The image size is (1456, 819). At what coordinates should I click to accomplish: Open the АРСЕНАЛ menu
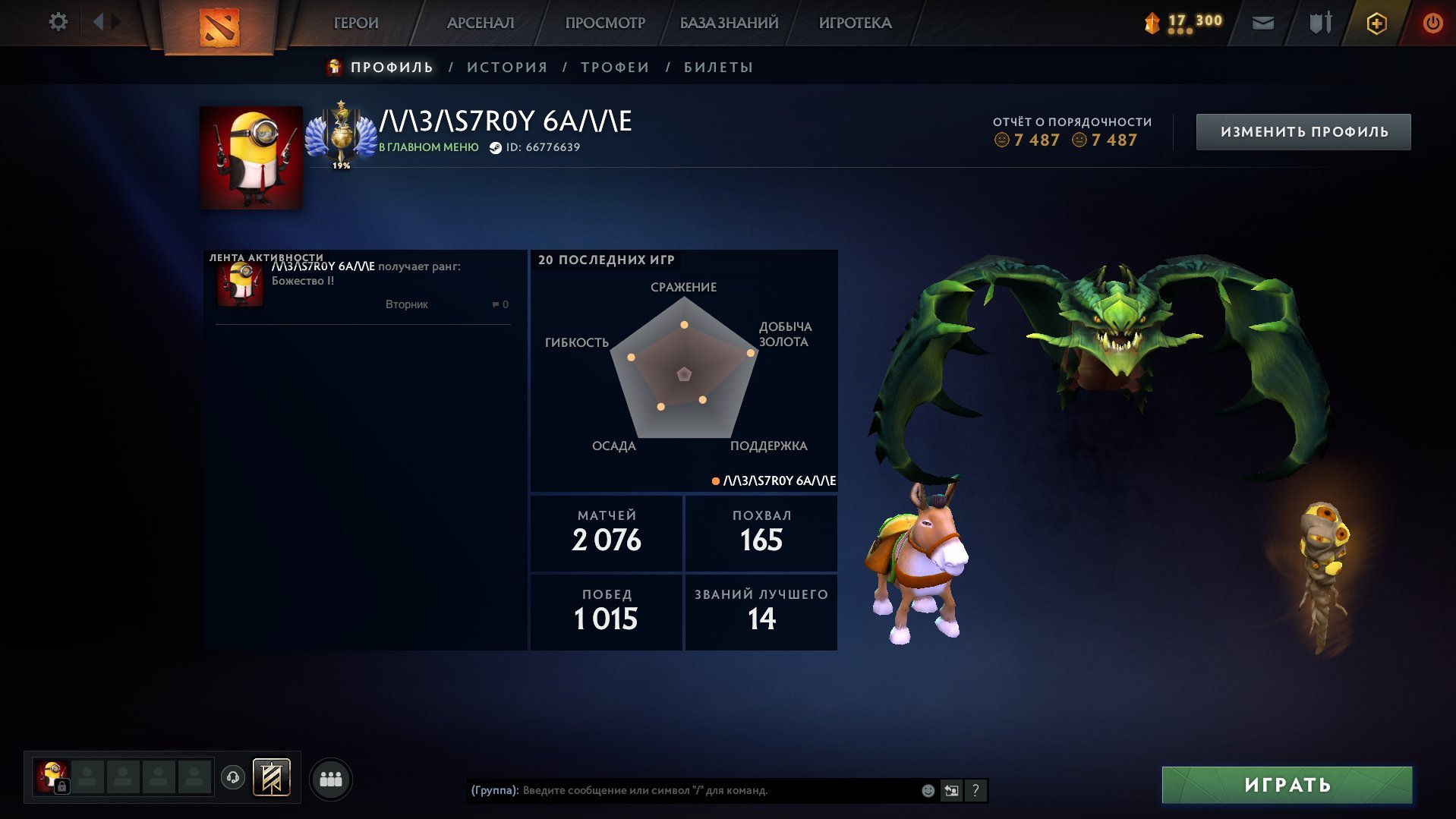(481, 23)
